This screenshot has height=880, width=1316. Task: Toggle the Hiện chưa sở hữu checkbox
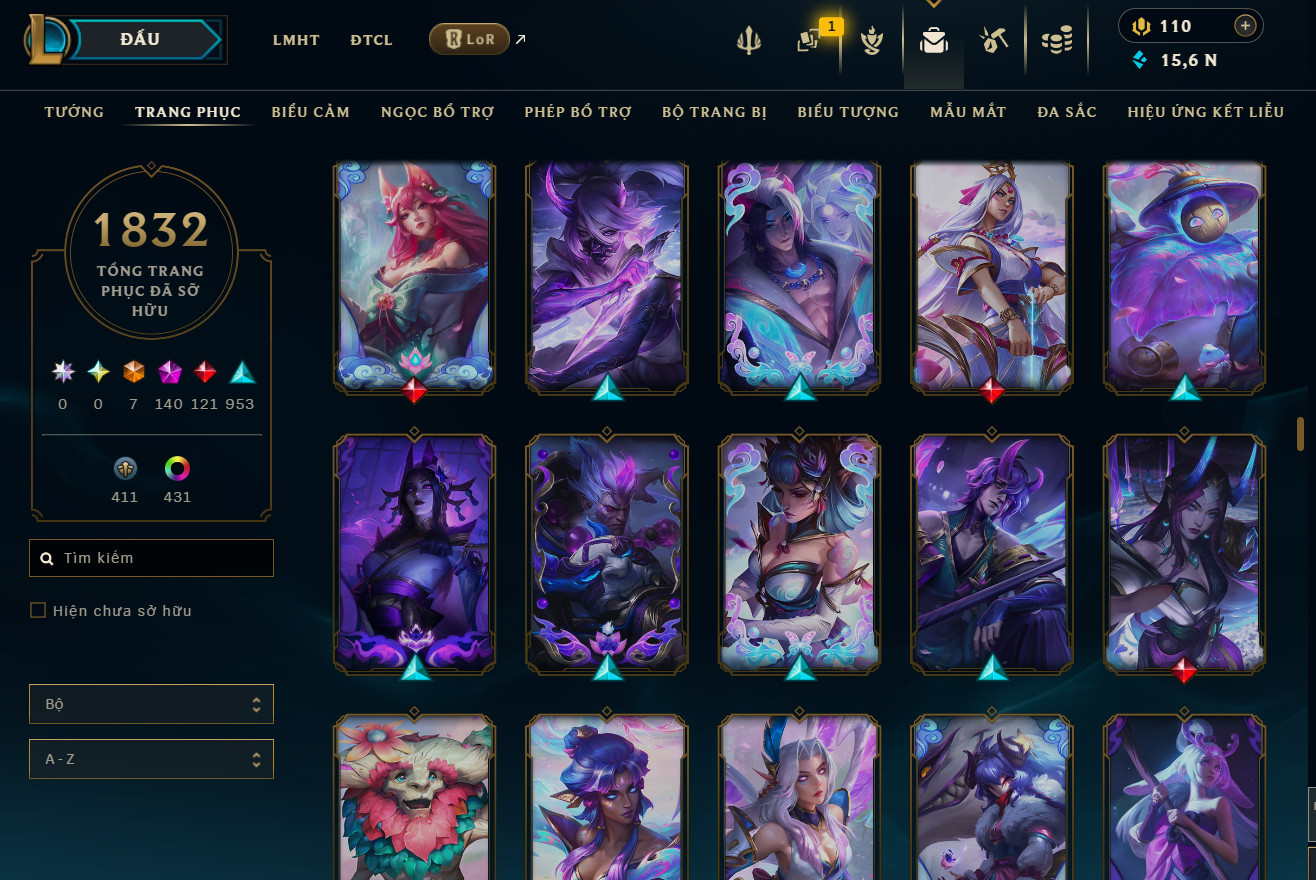point(39,610)
